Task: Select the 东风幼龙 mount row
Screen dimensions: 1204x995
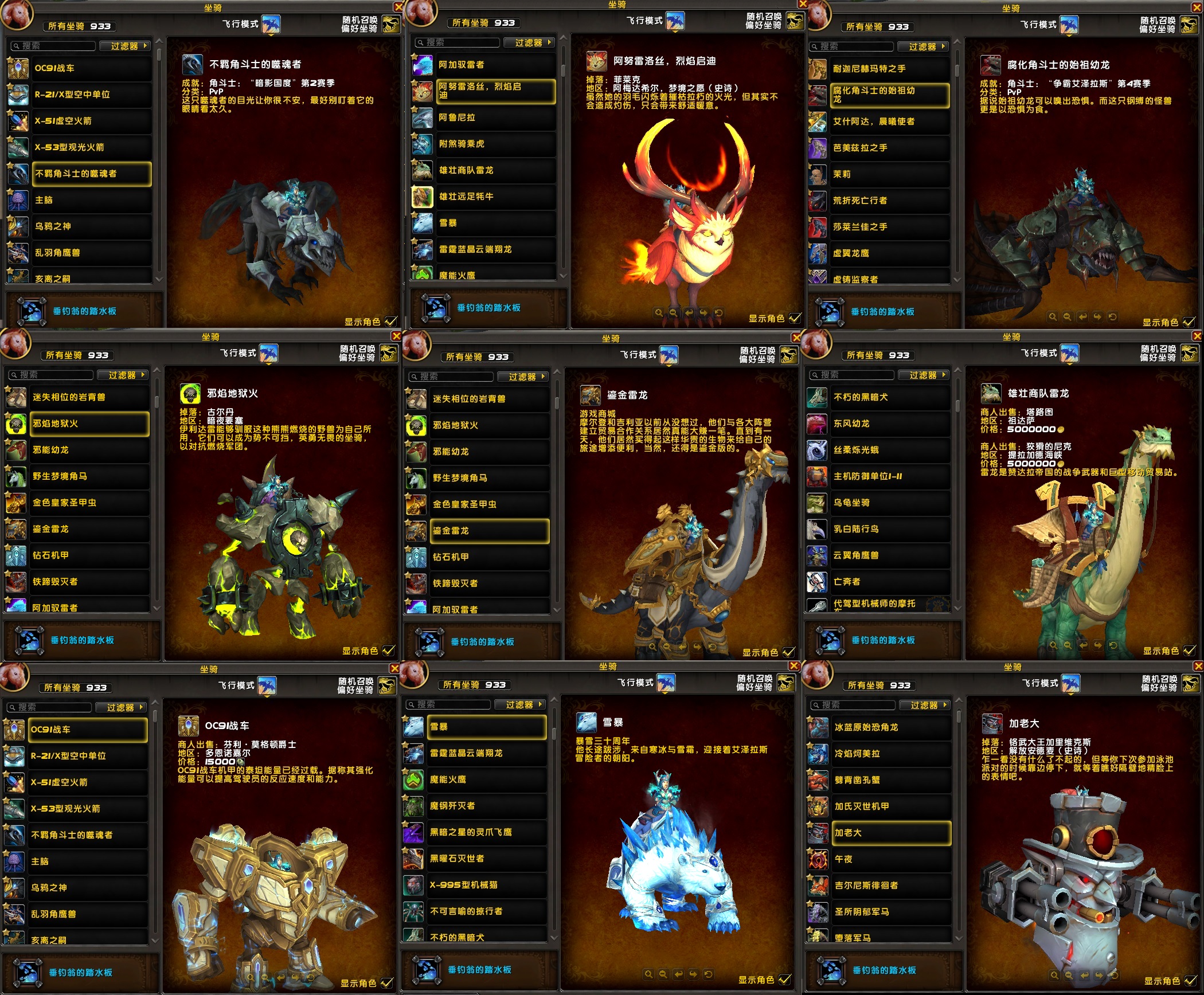Action: point(890,424)
